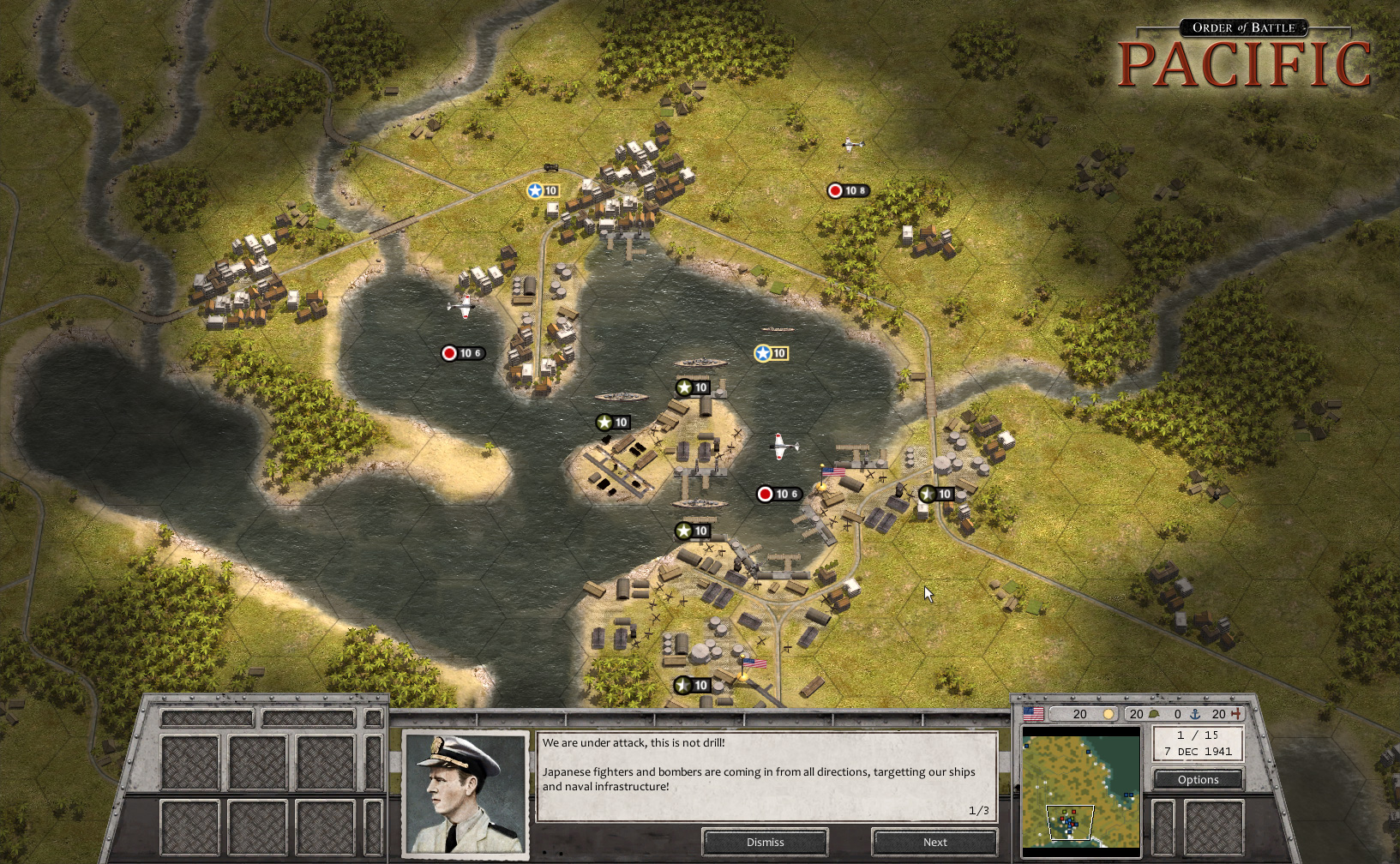
Task: Select the blue-star US unit by the northern town
Action: click(x=543, y=190)
